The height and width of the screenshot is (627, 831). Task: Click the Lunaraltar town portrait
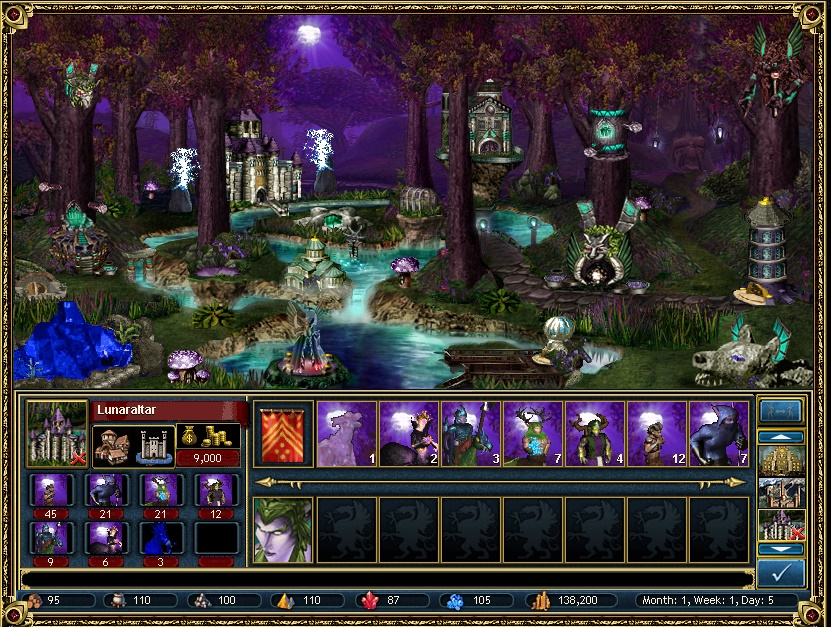pyautogui.click(x=57, y=433)
